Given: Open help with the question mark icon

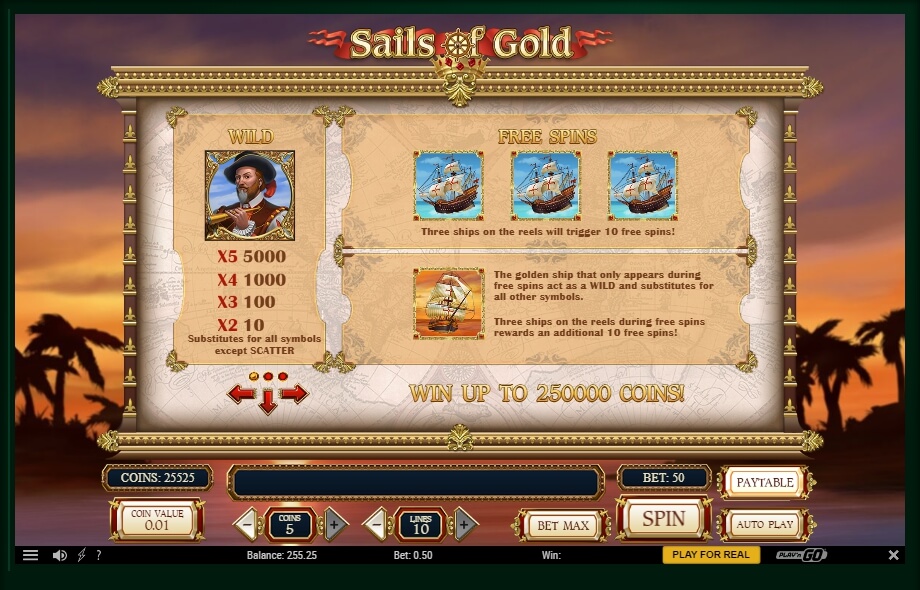Looking at the screenshot, I should (x=98, y=555).
